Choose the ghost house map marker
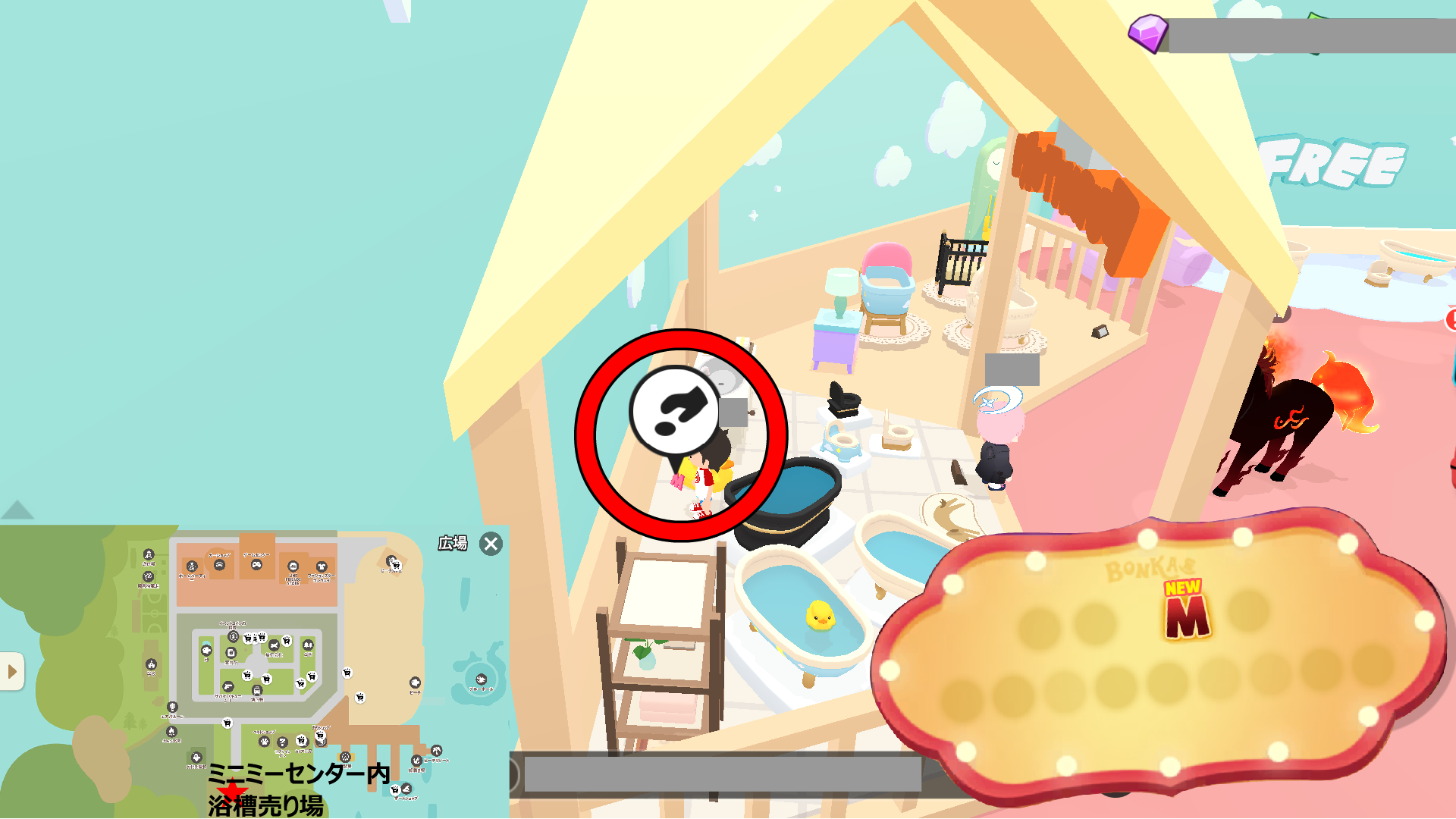This screenshot has width=1456, height=819. 196,757
